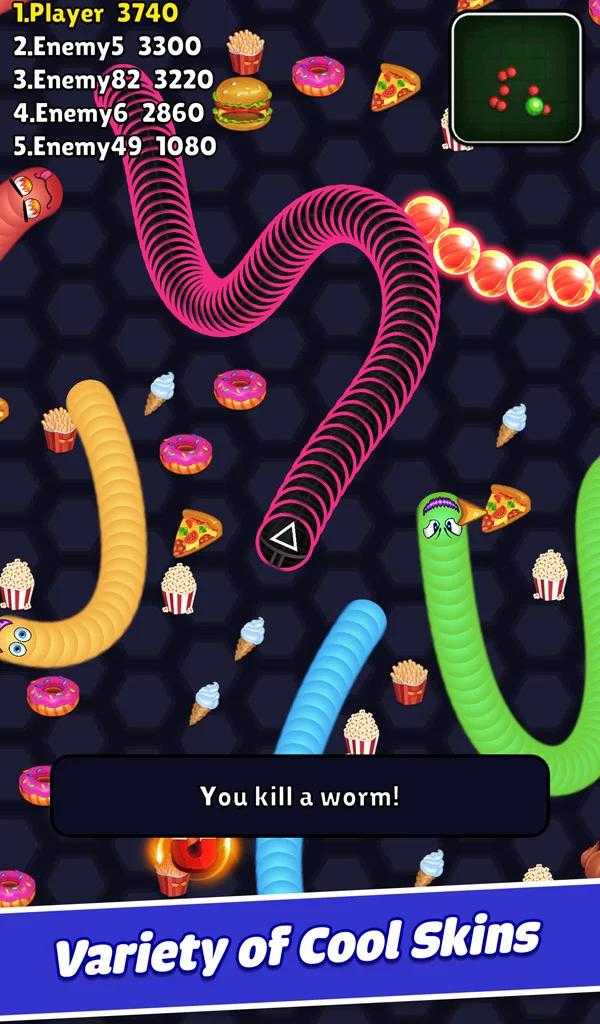Choose the Enemy82 leaderboard entry
Image resolution: width=600 pixels, height=1024 pixels.
[x=113, y=80]
